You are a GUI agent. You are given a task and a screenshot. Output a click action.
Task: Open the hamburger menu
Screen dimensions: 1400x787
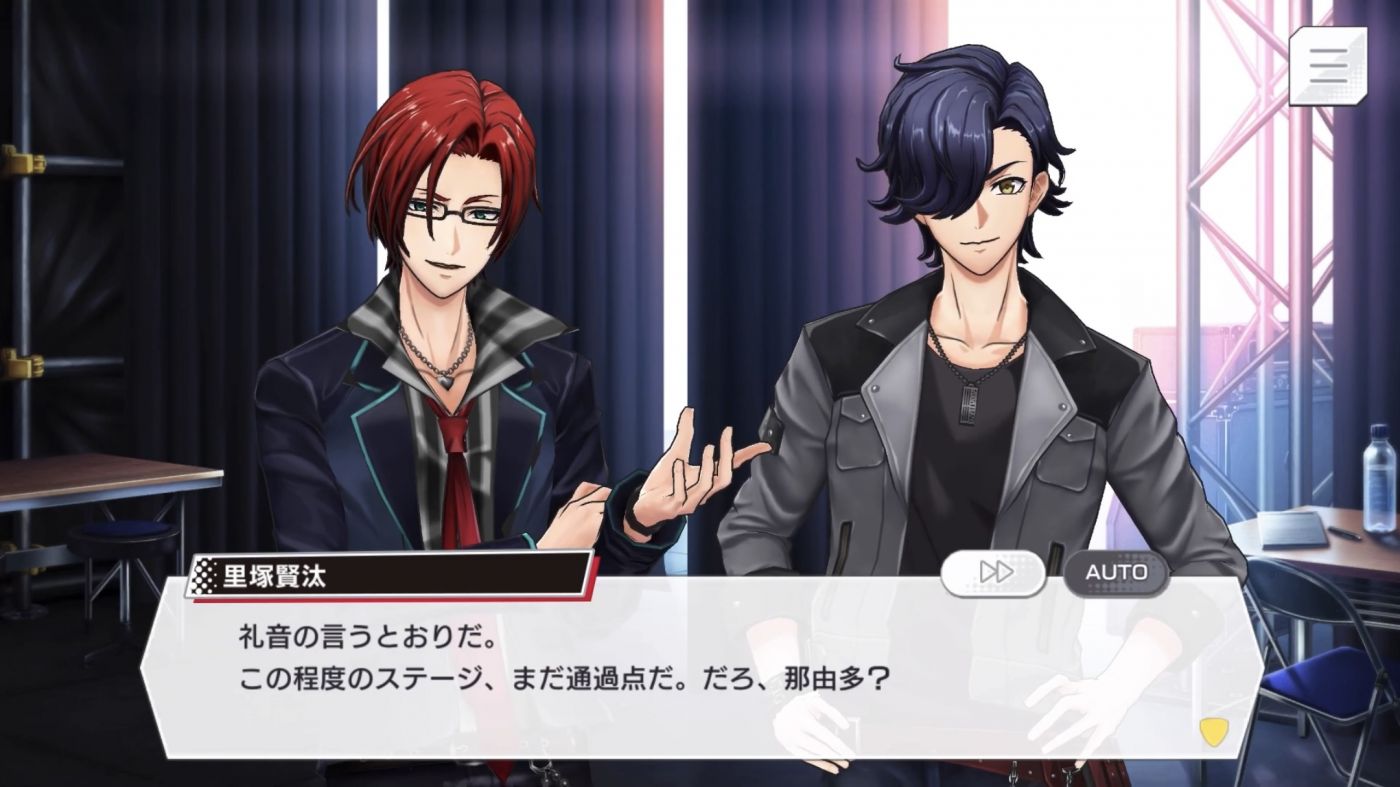coord(1327,66)
